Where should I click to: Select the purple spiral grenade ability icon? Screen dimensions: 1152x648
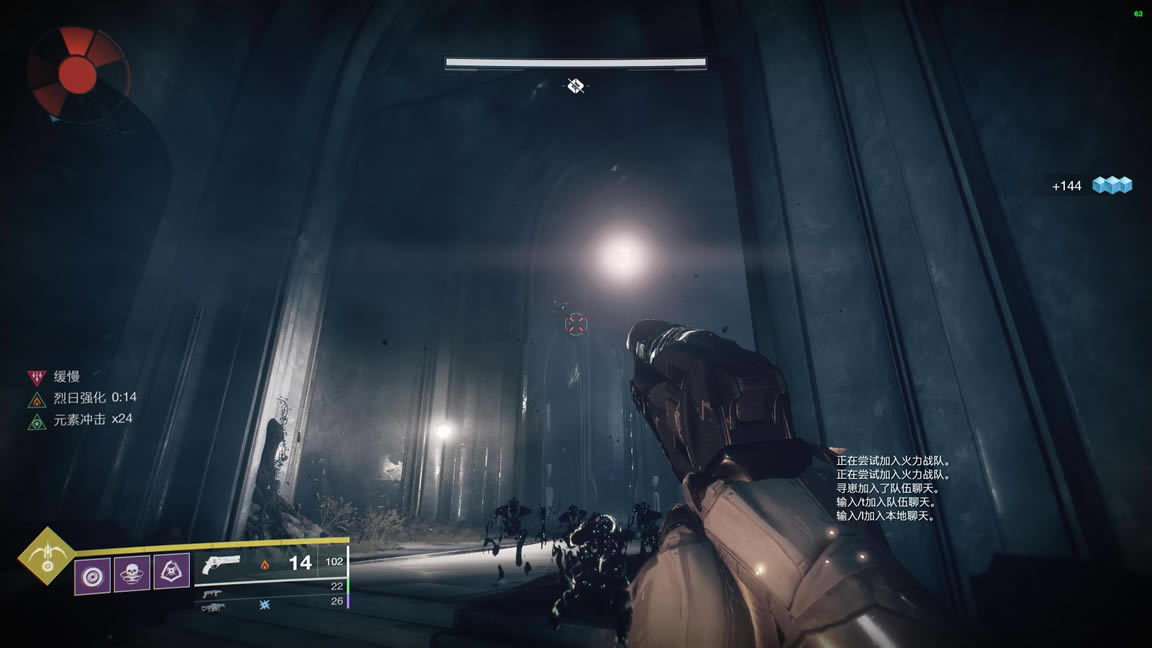coord(92,573)
